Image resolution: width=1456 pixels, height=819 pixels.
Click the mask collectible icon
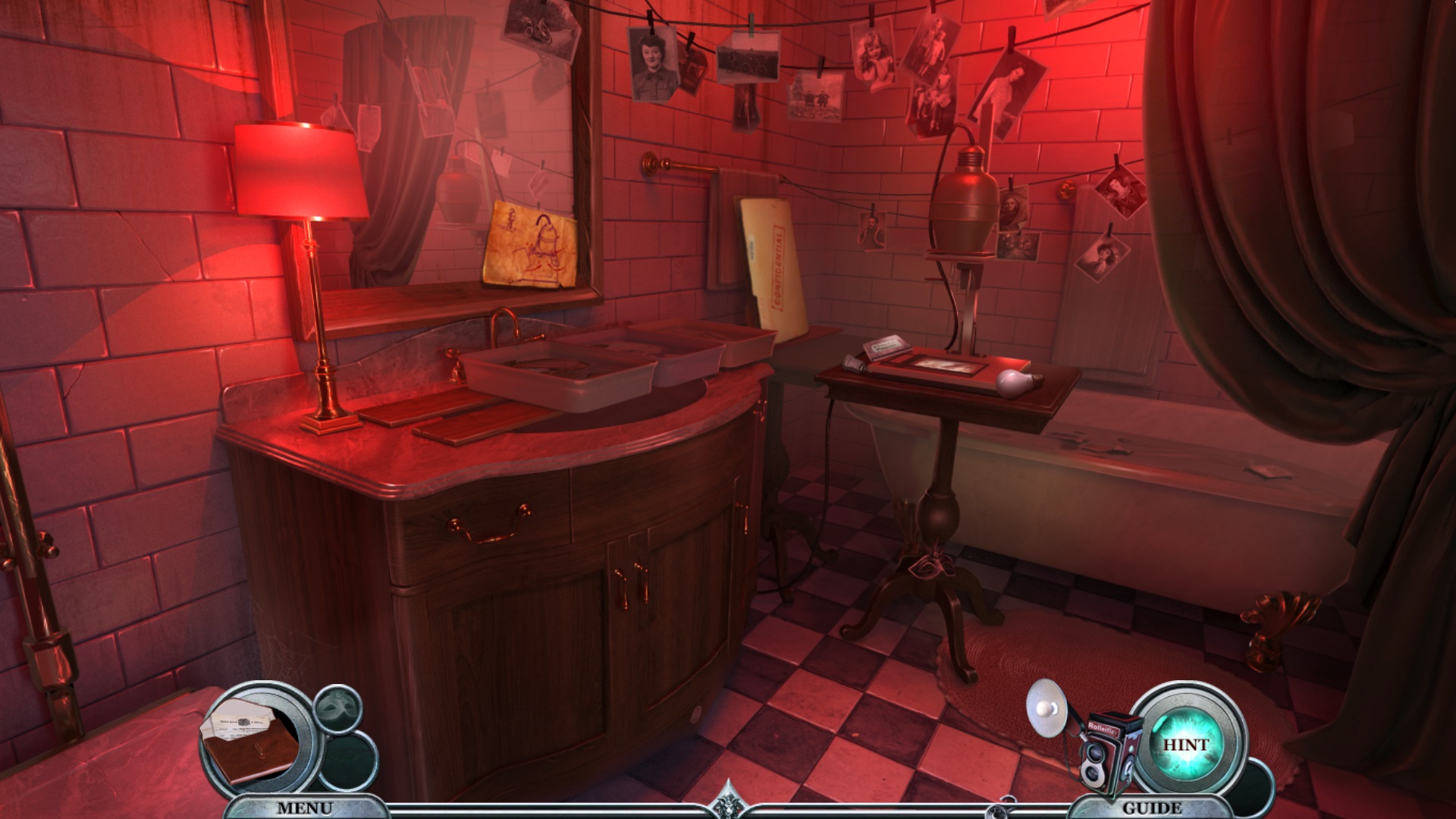click(337, 708)
